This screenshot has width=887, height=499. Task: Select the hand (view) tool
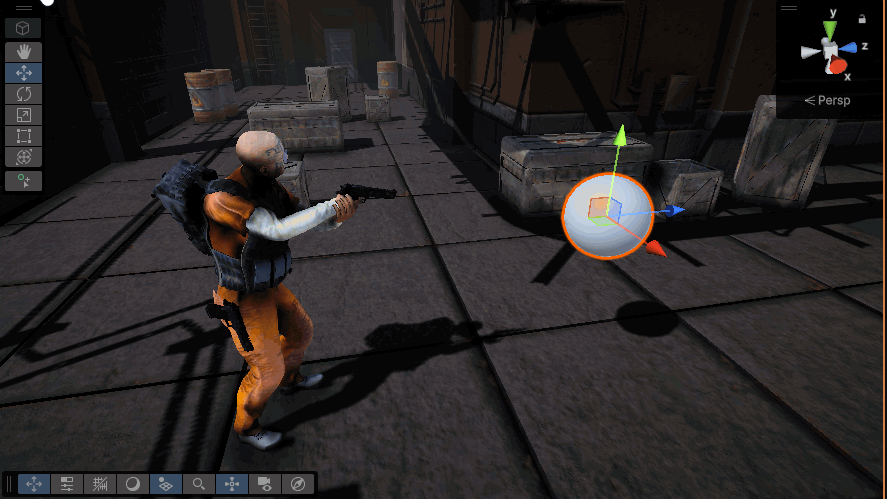point(23,51)
